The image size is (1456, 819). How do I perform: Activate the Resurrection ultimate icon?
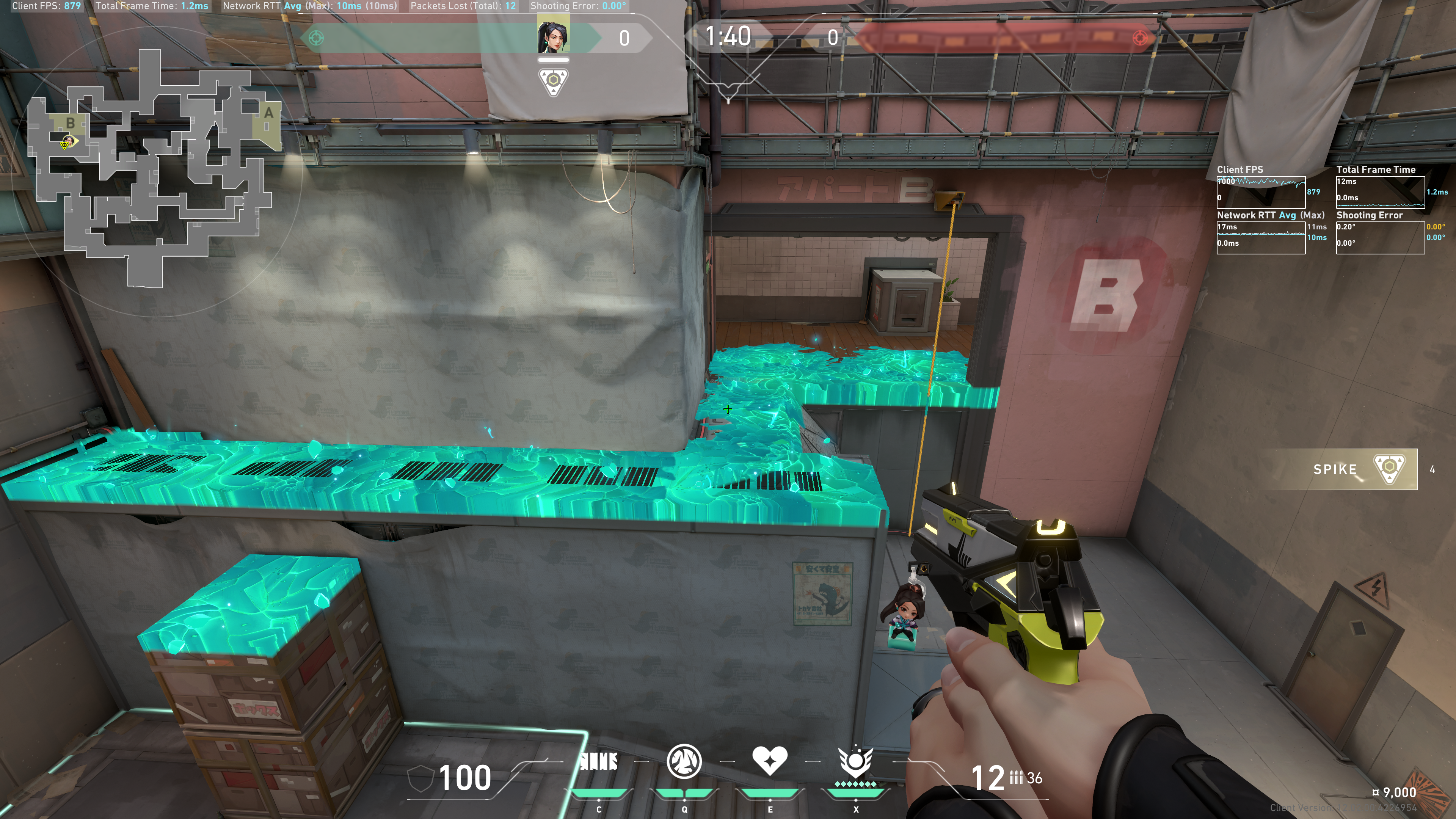coord(855,761)
